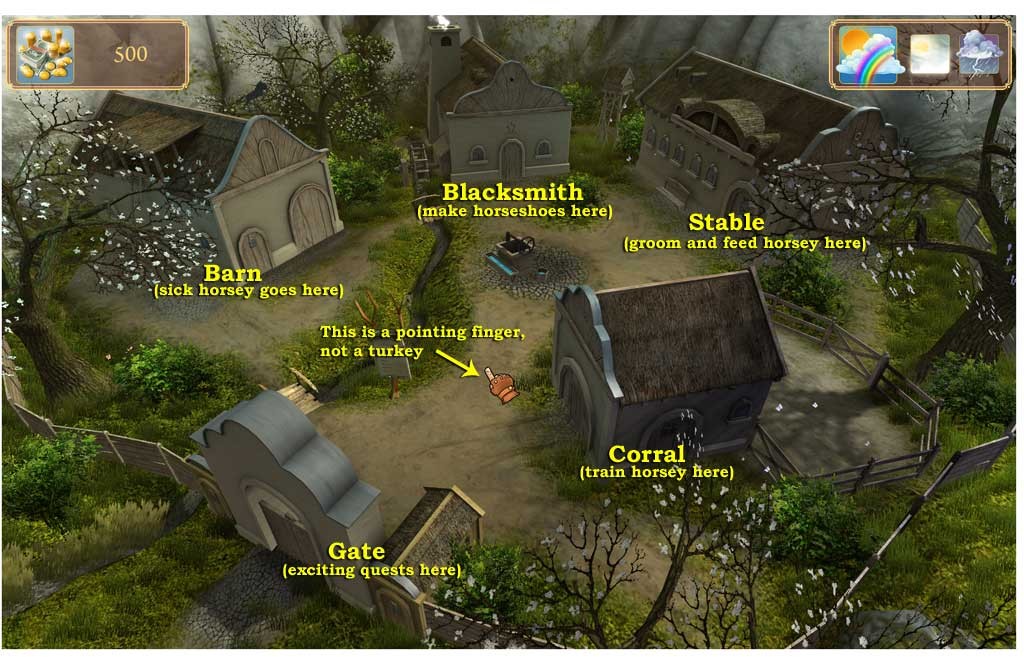Screen dimensions: 1024x657
Task: Open the gold coins and cash icon
Action: (45, 54)
